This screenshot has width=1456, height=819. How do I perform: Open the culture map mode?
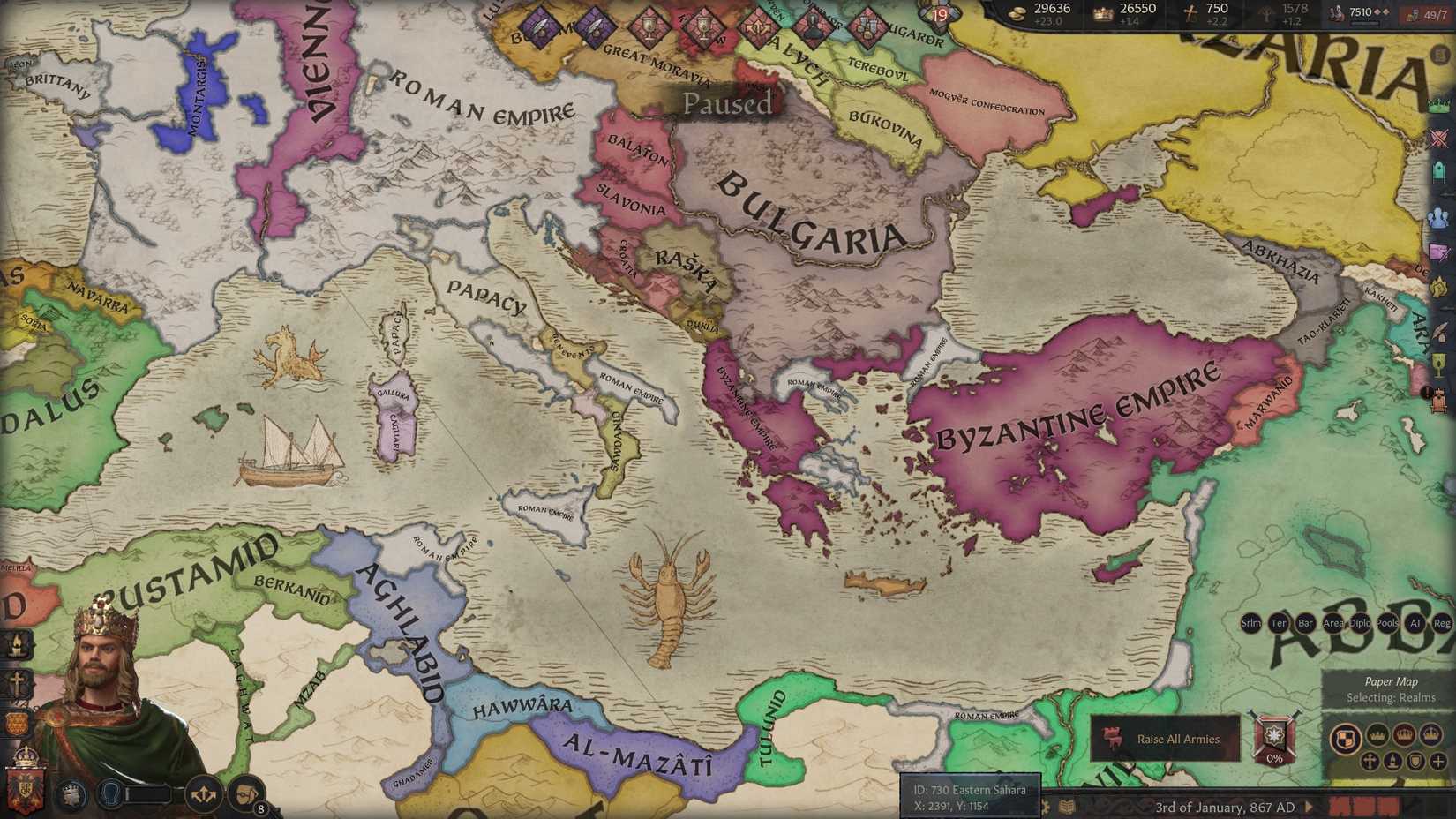tap(1392, 762)
